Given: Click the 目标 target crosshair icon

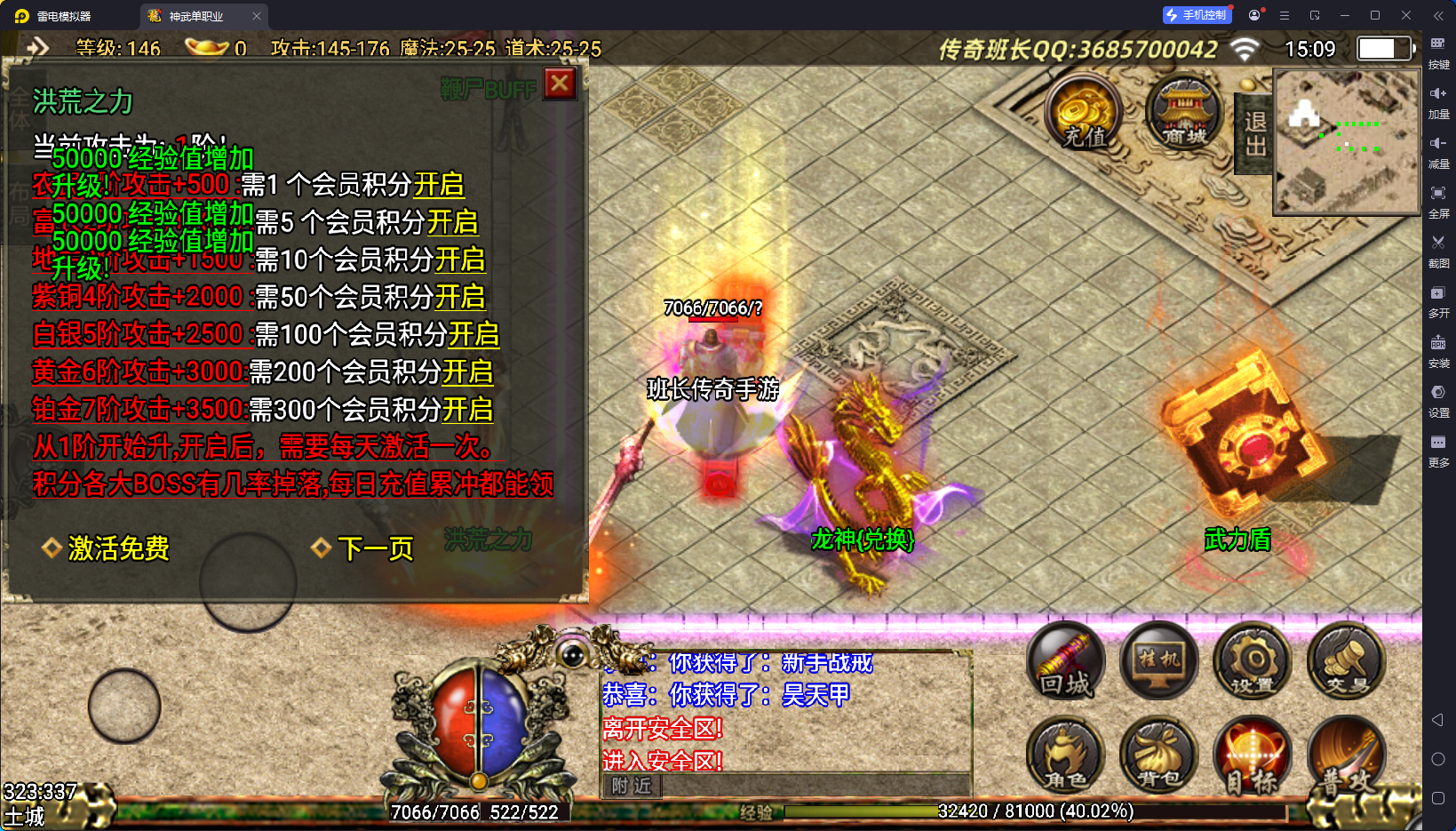Looking at the screenshot, I should click(x=1253, y=755).
